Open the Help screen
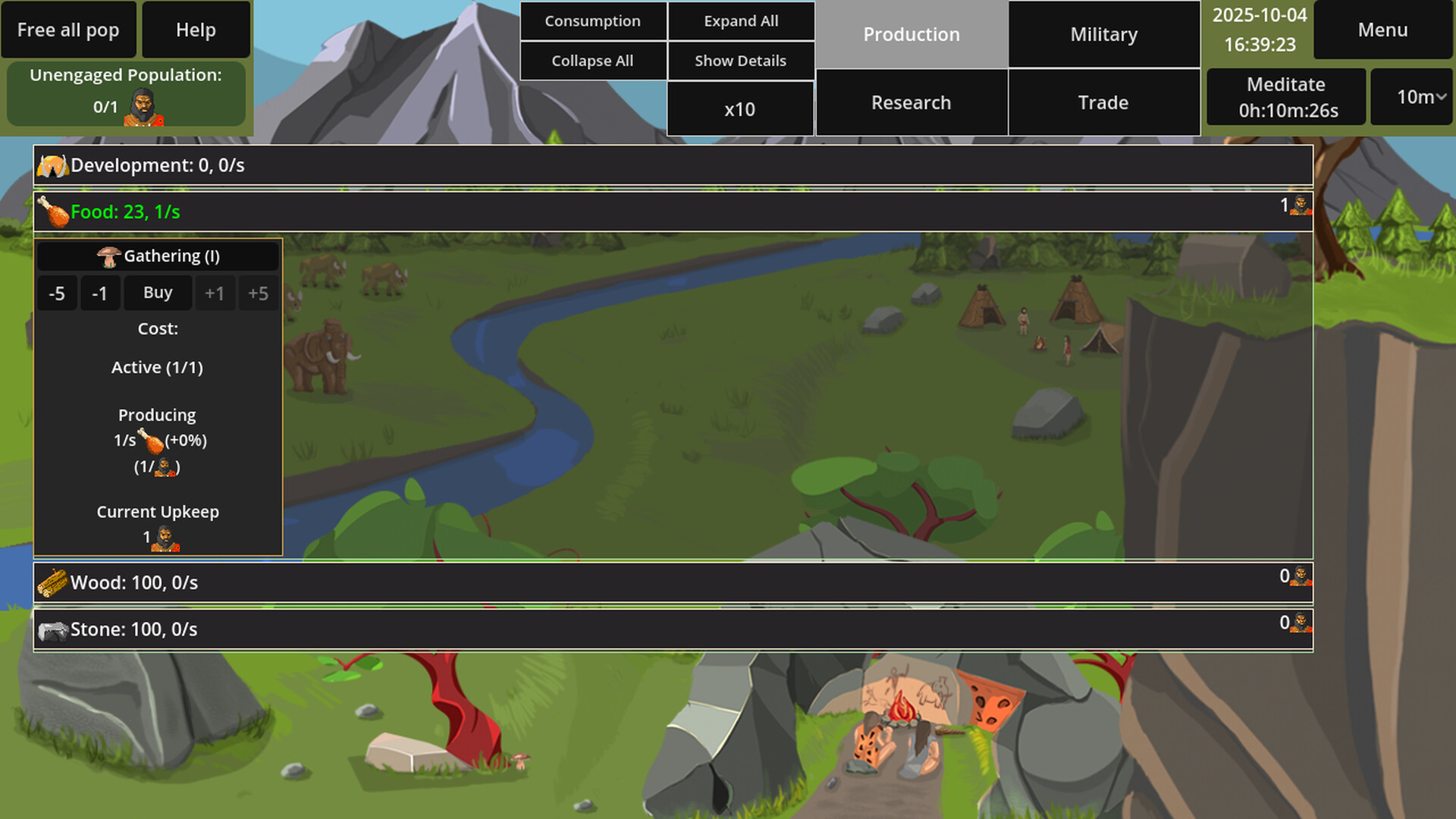The width and height of the screenshot is (1456, 819). tap(196, 30)
